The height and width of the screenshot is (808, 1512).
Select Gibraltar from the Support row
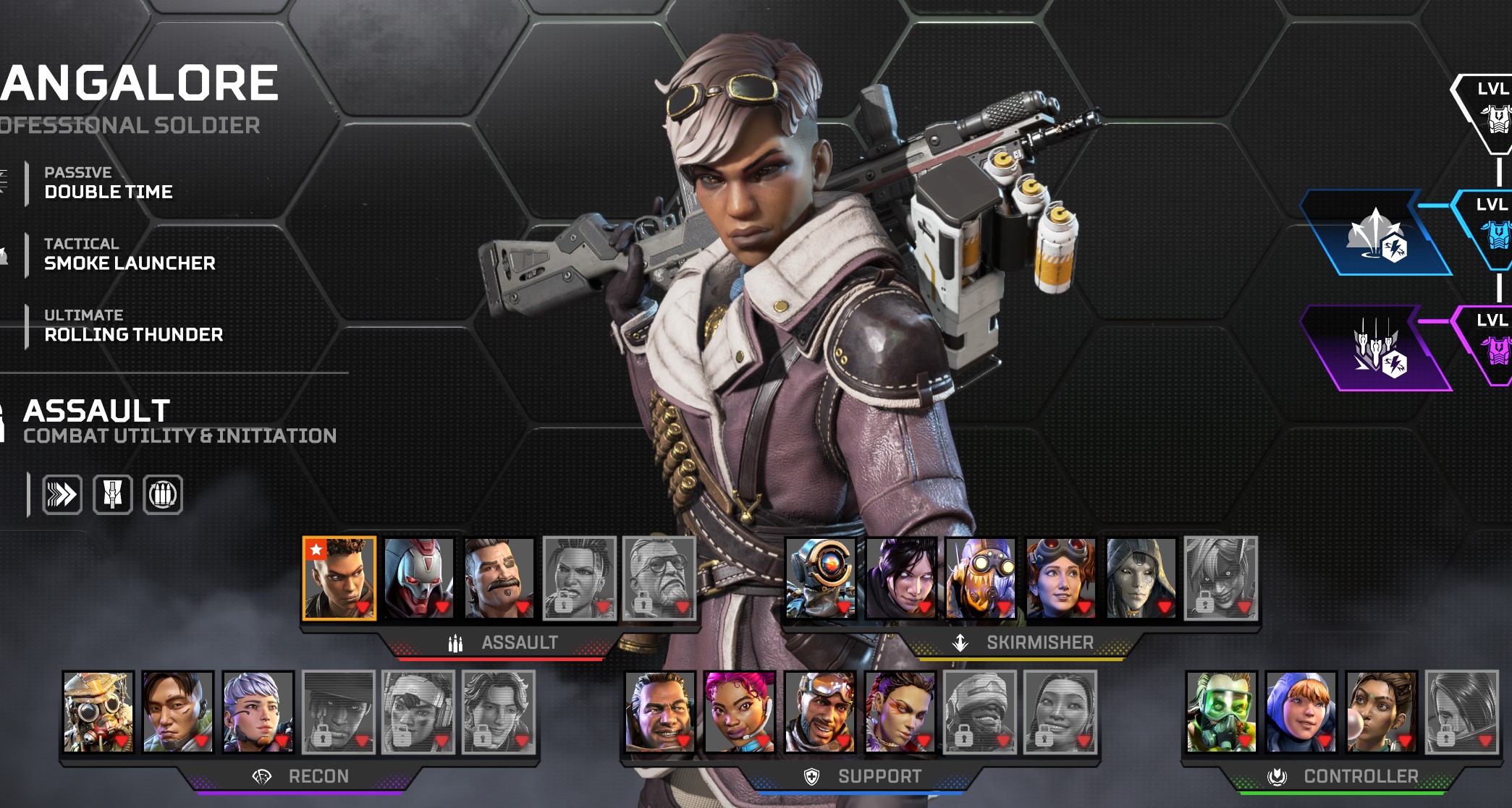pos(660,712)
